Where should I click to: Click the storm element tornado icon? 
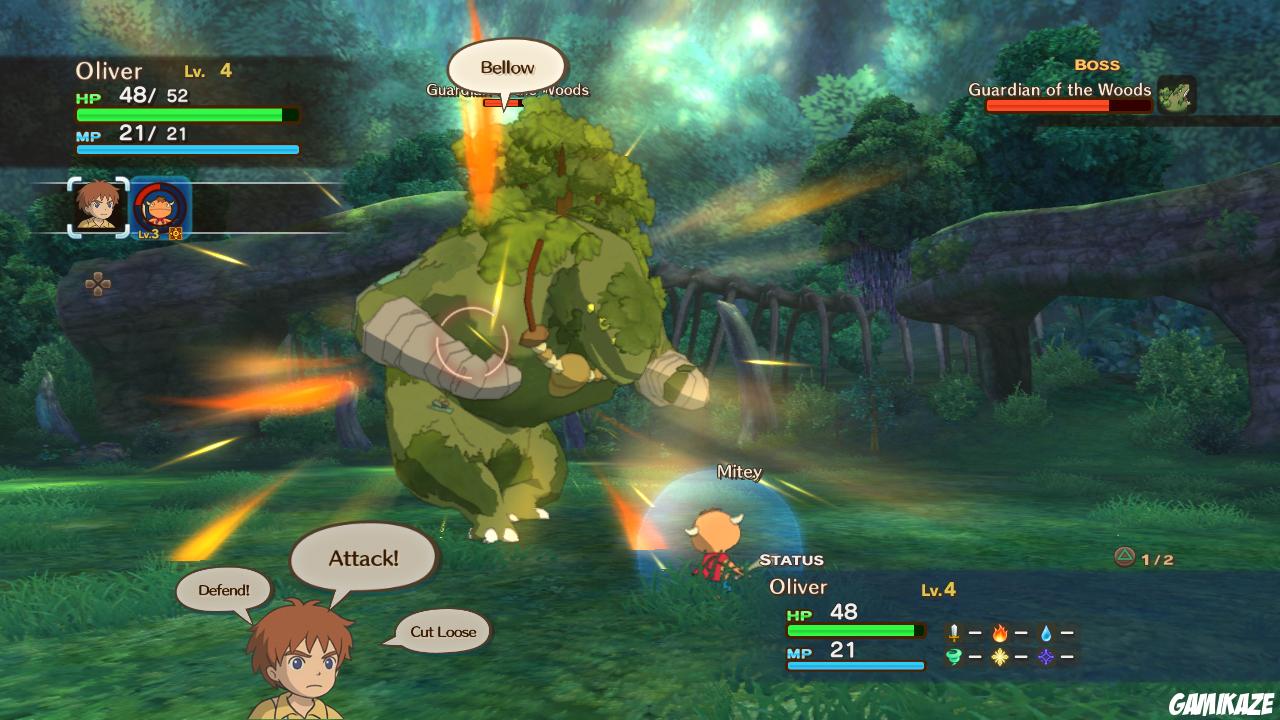954,657
